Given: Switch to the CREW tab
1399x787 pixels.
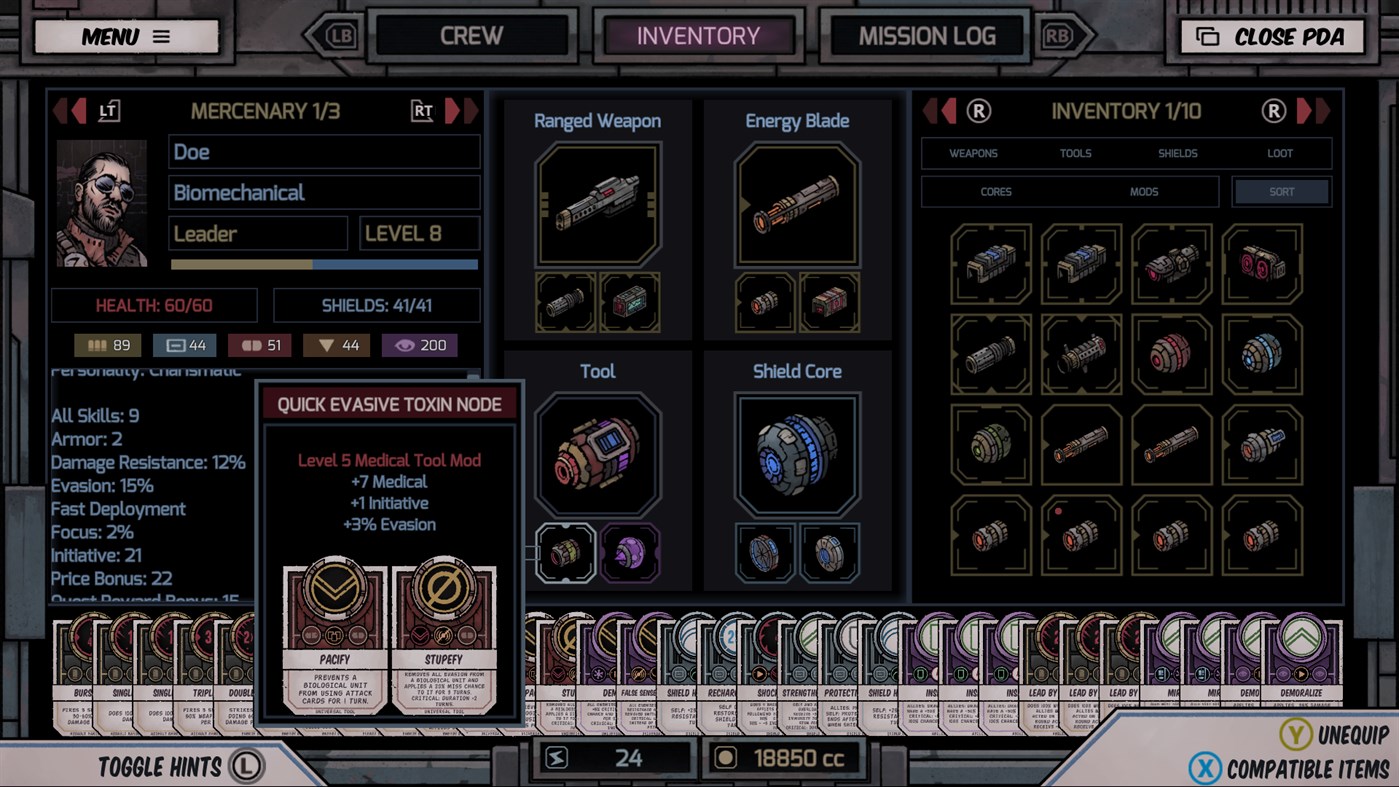Looking at the screenshot, I should [471, 36].
